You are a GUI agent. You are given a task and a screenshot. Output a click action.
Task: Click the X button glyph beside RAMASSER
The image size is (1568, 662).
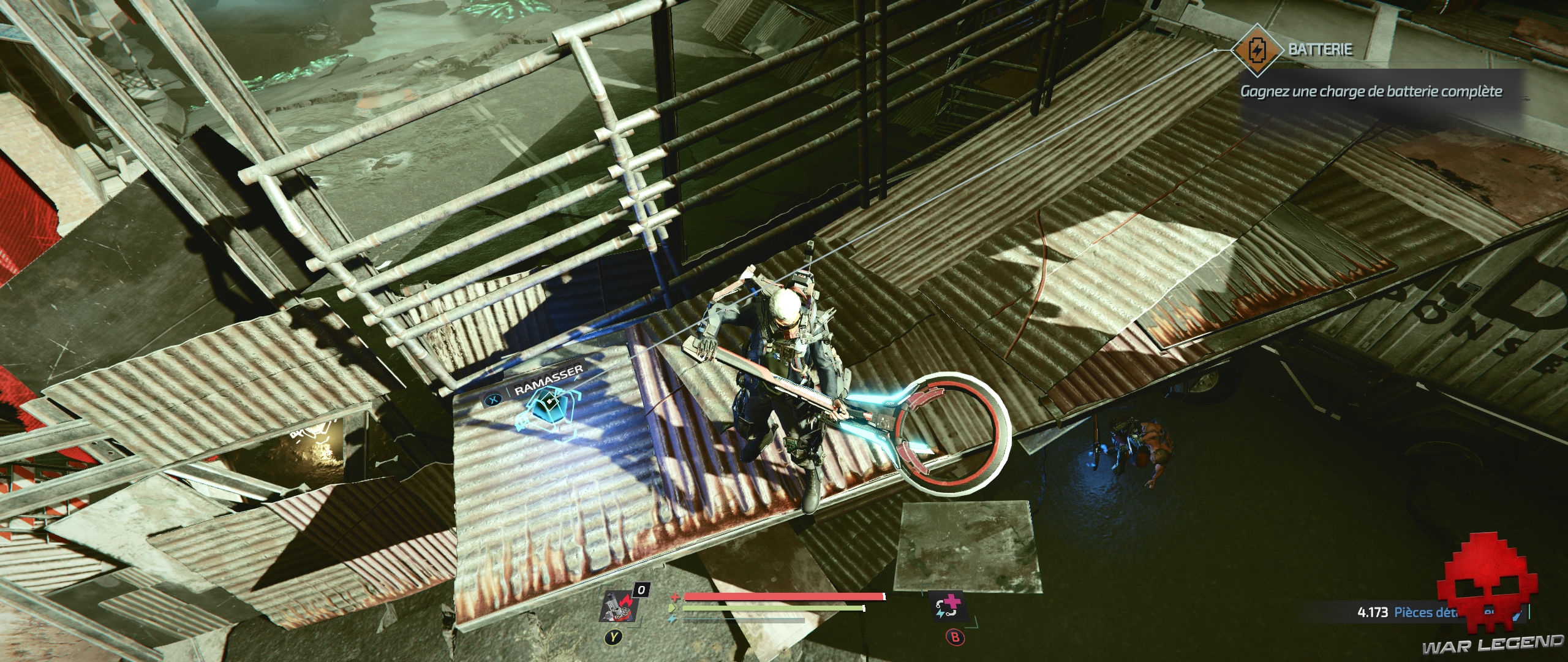[x=494, y=400]
